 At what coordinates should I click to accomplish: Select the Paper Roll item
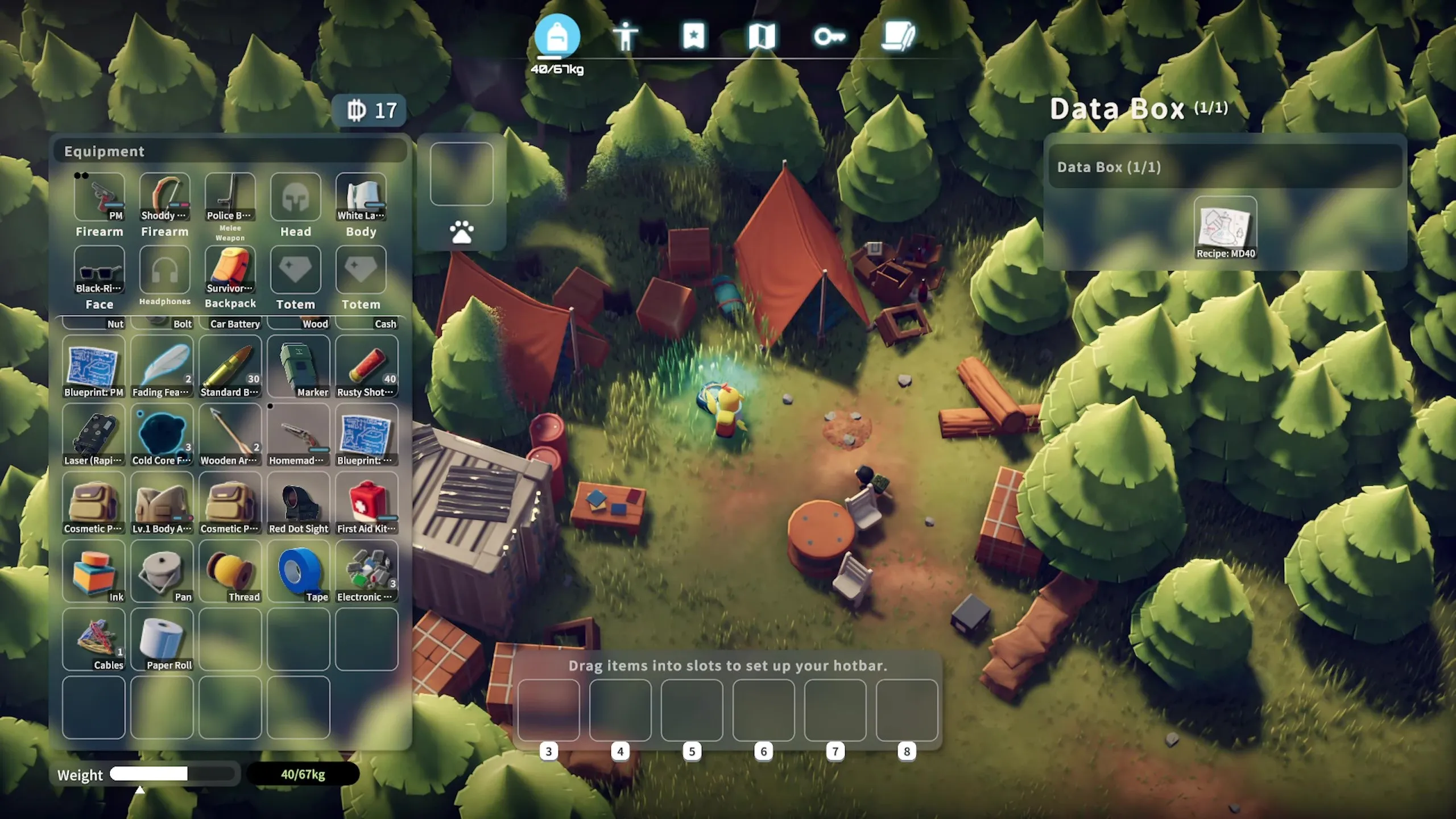pos(162,639)
